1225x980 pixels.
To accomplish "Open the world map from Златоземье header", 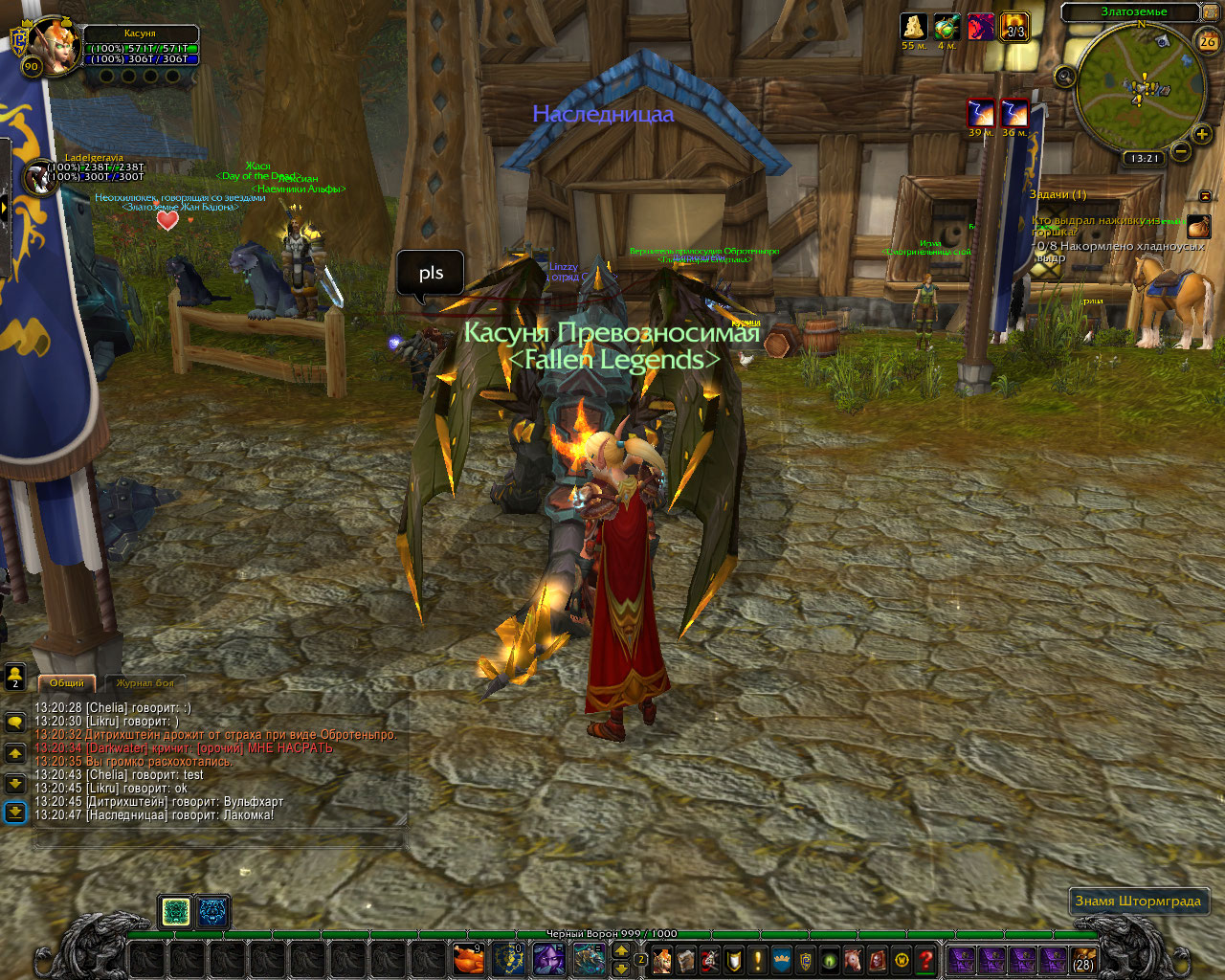I will click(x=1133, y=12).
